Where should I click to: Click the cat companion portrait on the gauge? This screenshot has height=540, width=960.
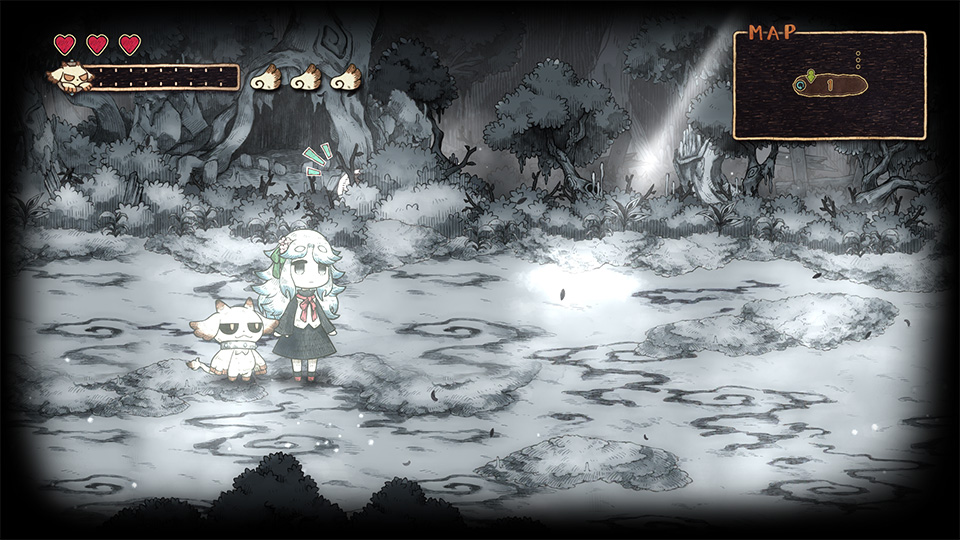71,76
